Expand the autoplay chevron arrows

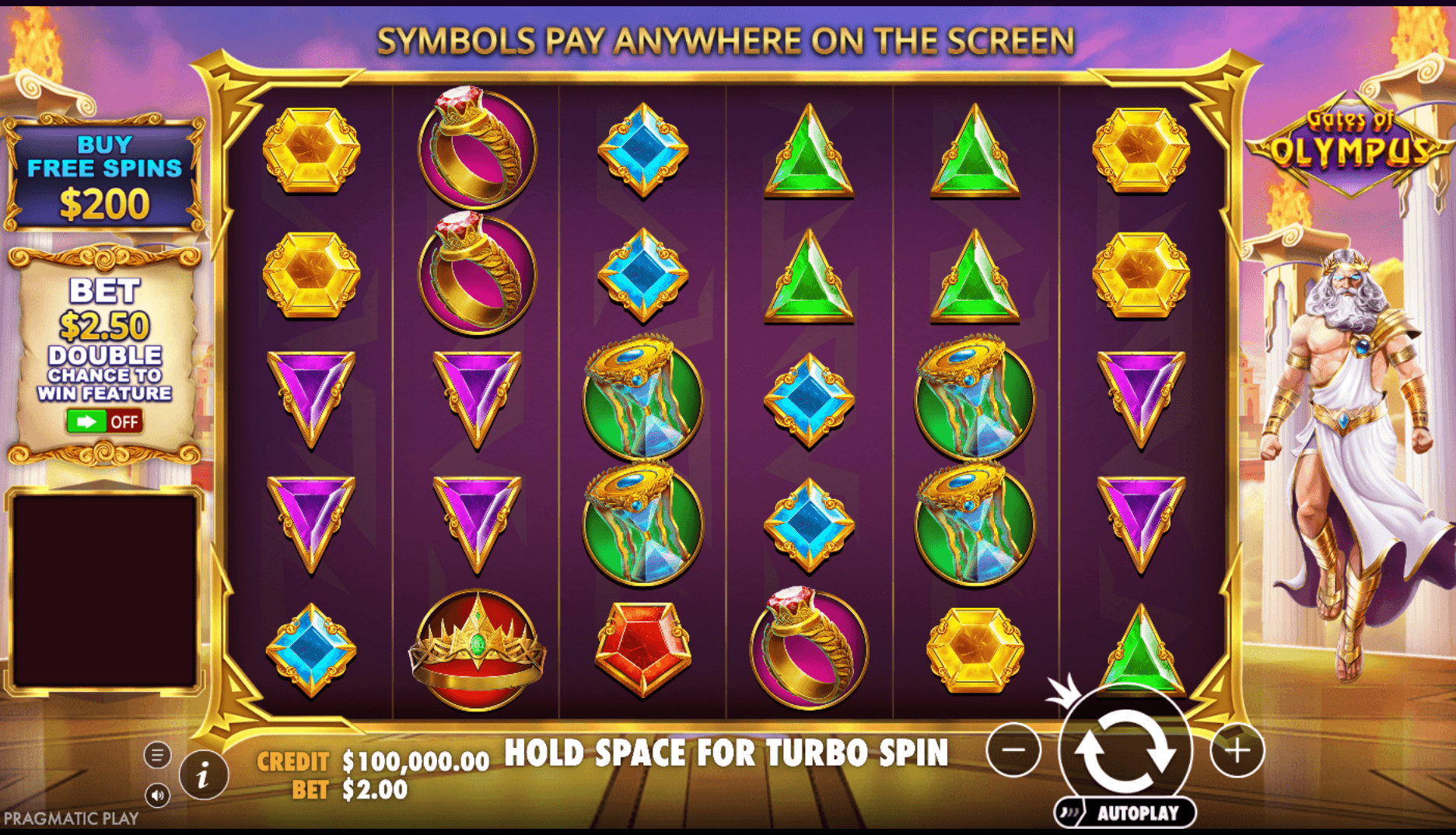click(1068, 811)
